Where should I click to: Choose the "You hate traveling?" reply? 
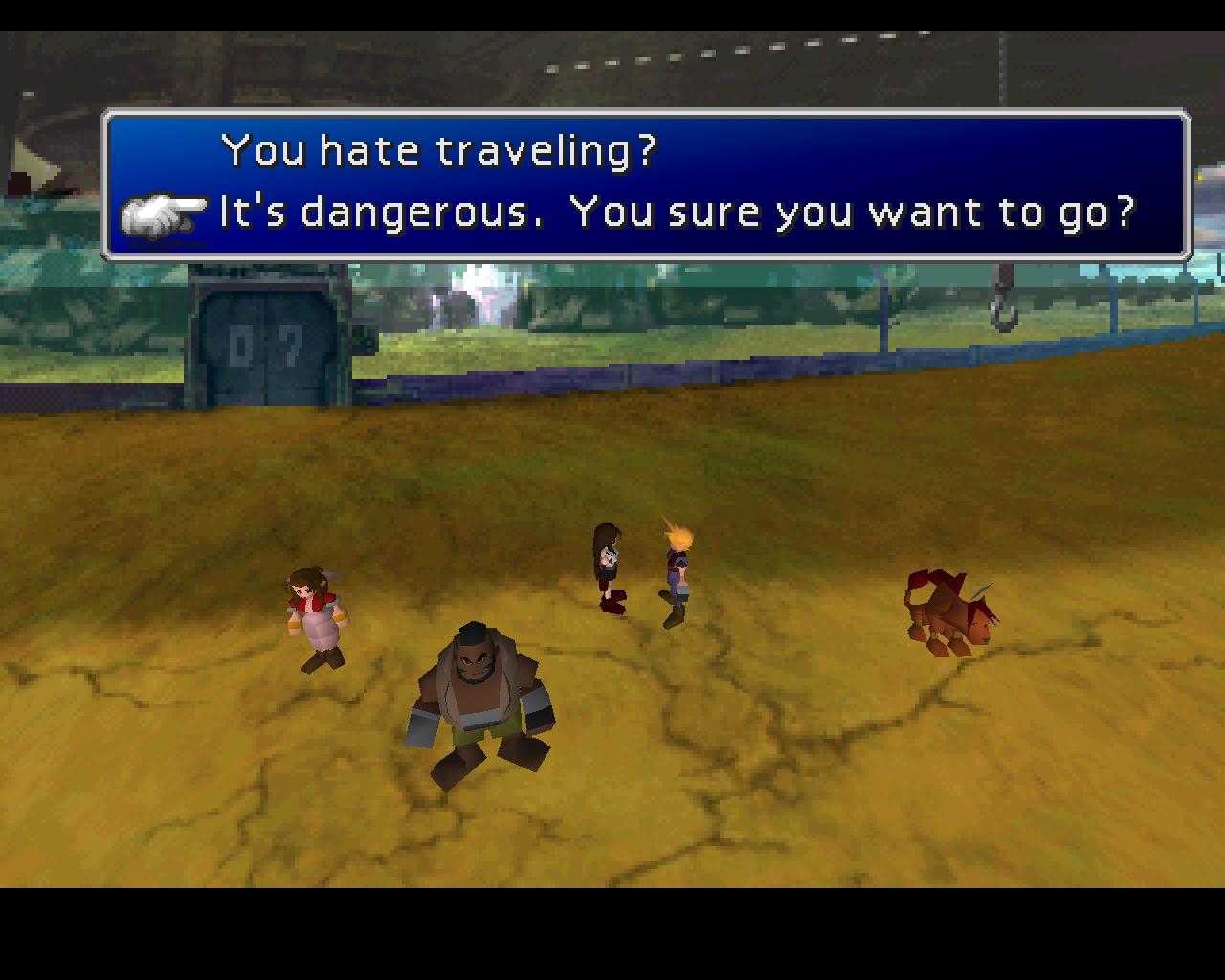pos(438,150)
